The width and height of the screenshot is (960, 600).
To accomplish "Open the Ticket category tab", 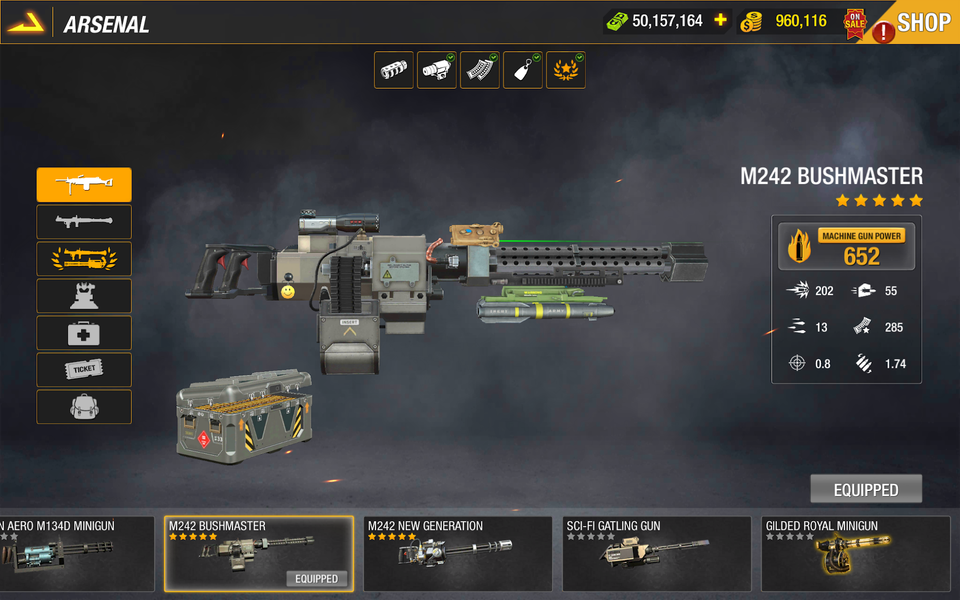I will pyautogui.click(x=84, y=370).
